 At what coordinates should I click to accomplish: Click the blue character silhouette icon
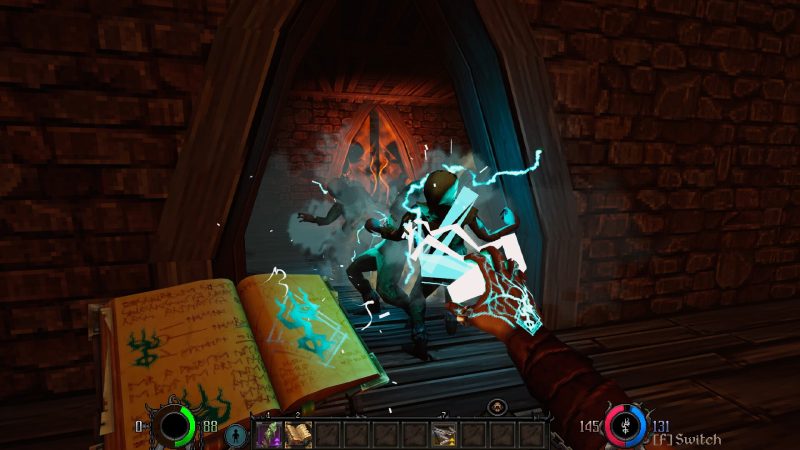point(236,435)
